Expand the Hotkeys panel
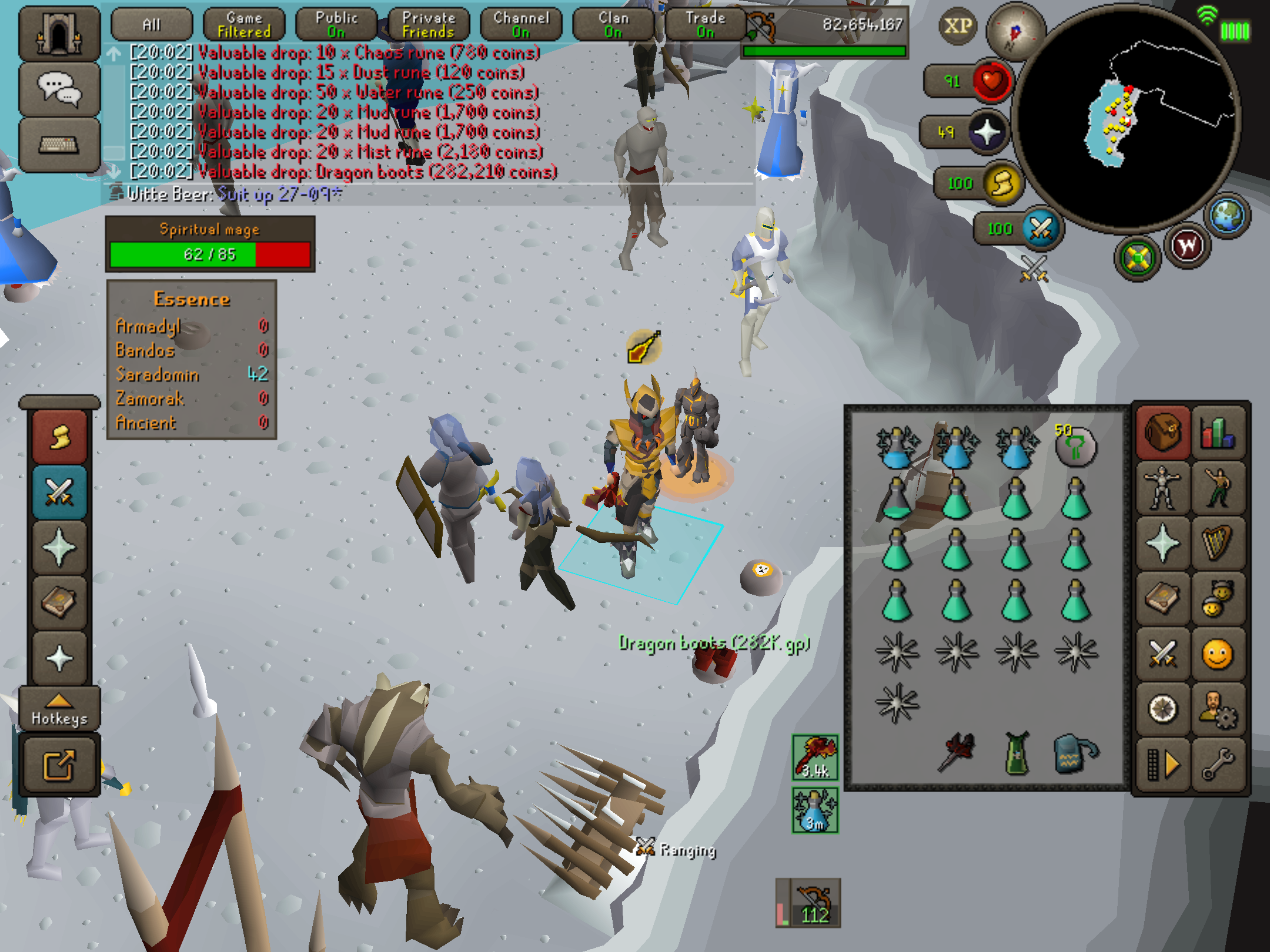 click(59, 709)
